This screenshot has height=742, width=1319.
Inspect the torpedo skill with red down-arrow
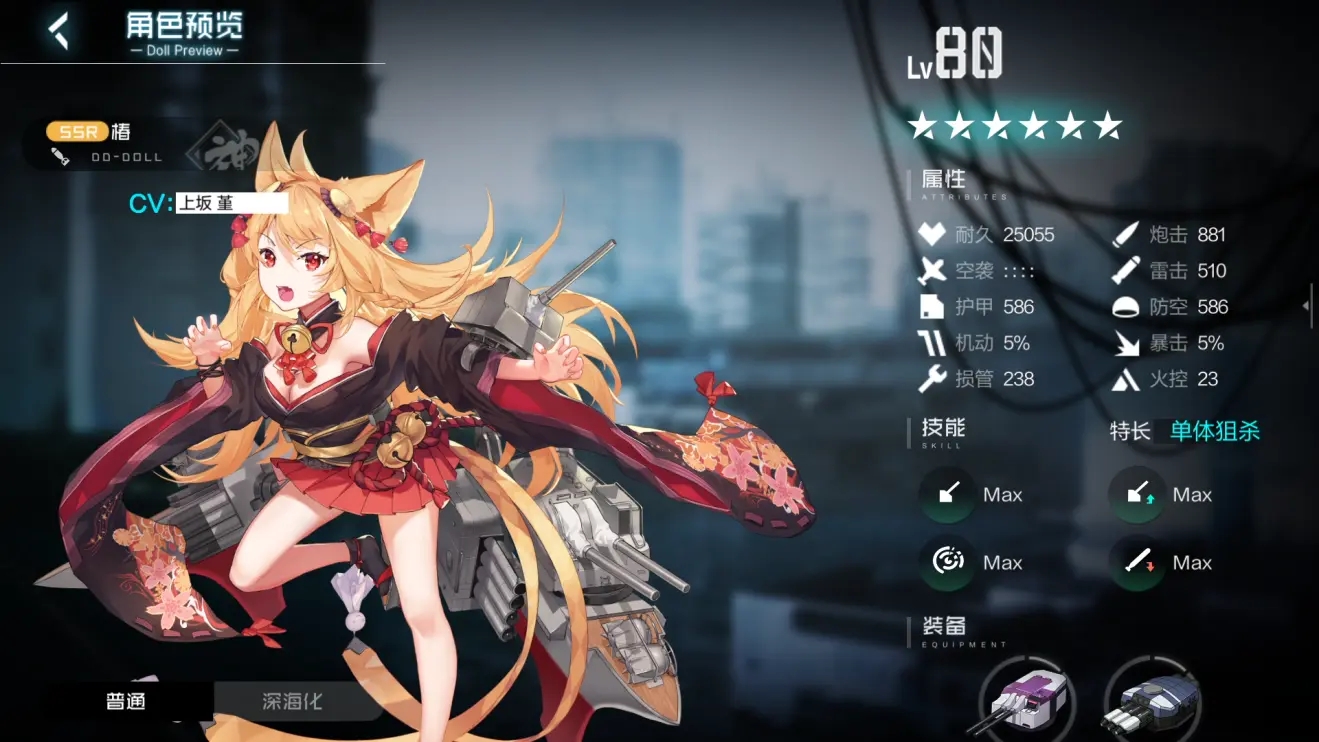(1137, 562)
